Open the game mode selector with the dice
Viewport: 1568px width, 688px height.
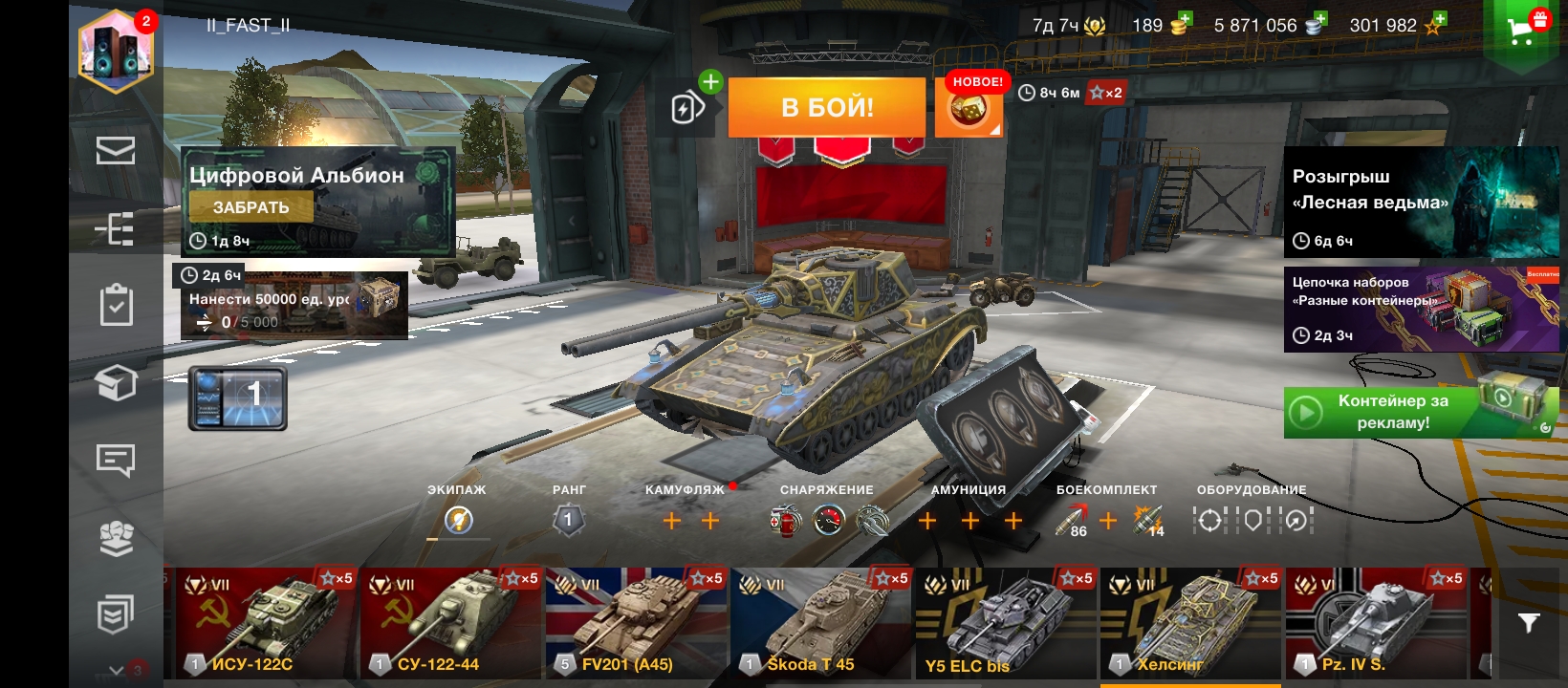968,108
